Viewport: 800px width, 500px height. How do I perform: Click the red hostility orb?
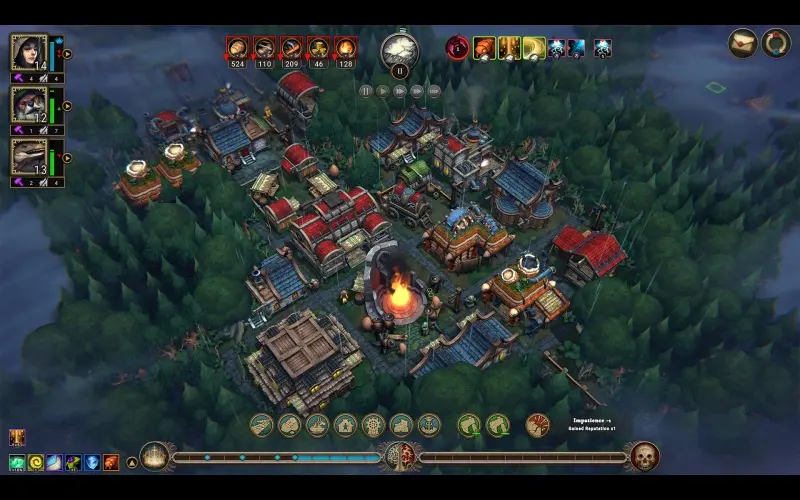pyautogui.click(x=457, y=47)
